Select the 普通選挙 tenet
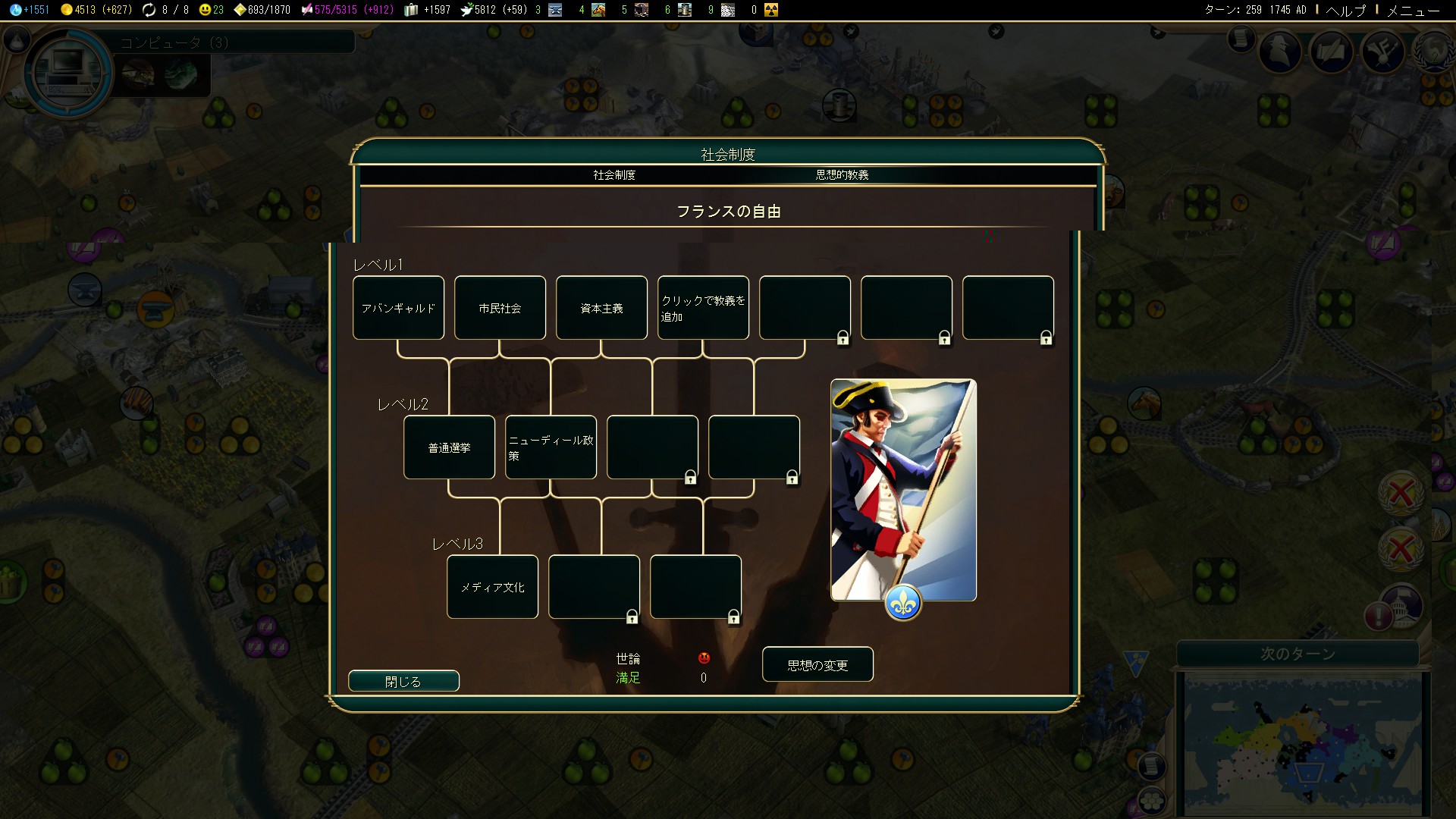 coord(449,447)
